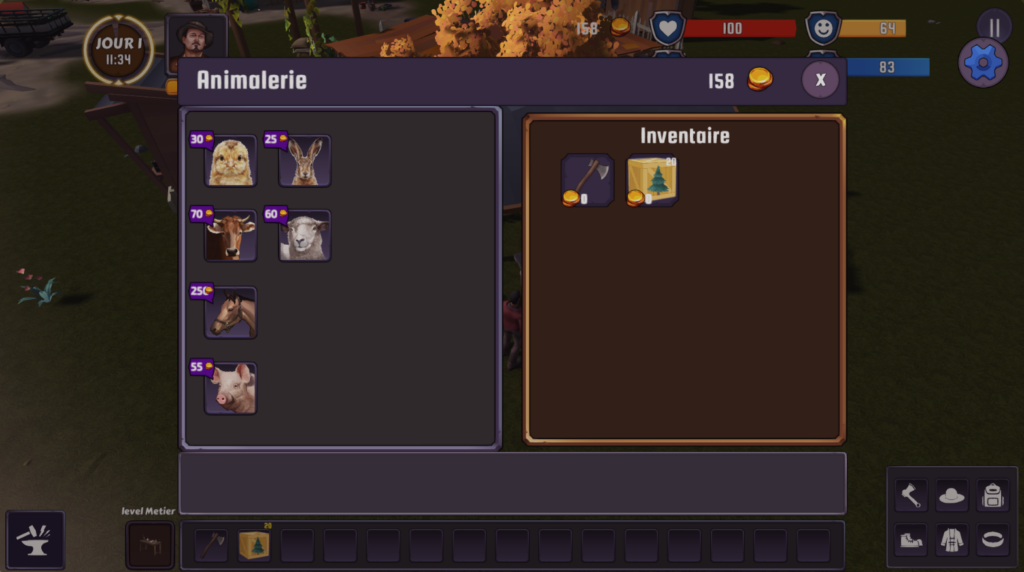The width and height of the screenshot is (1024, 572).
Task: Select the rabbit priced at 25
Action: 304,162
